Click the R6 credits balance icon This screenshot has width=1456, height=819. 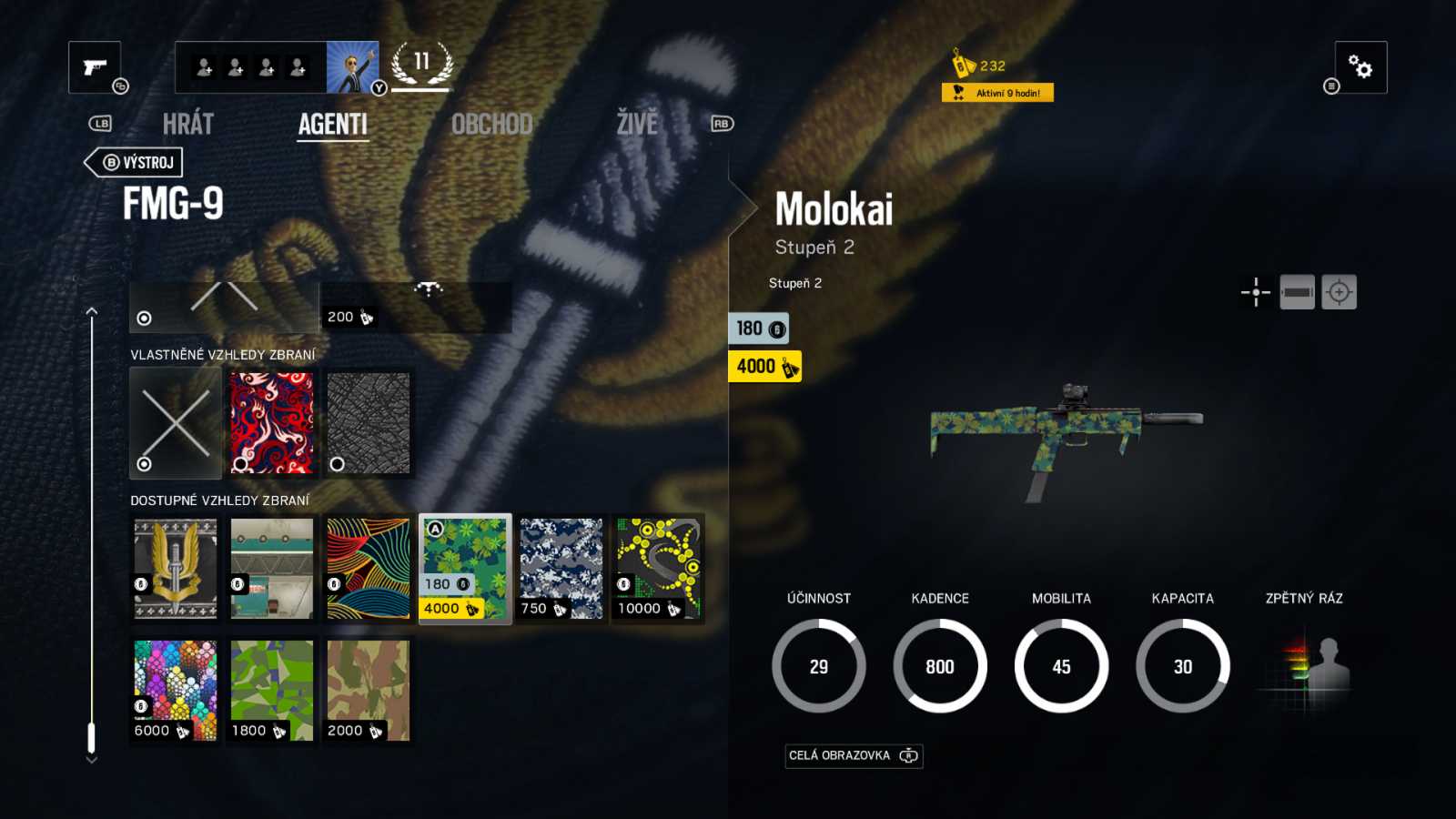coord(960,65)
